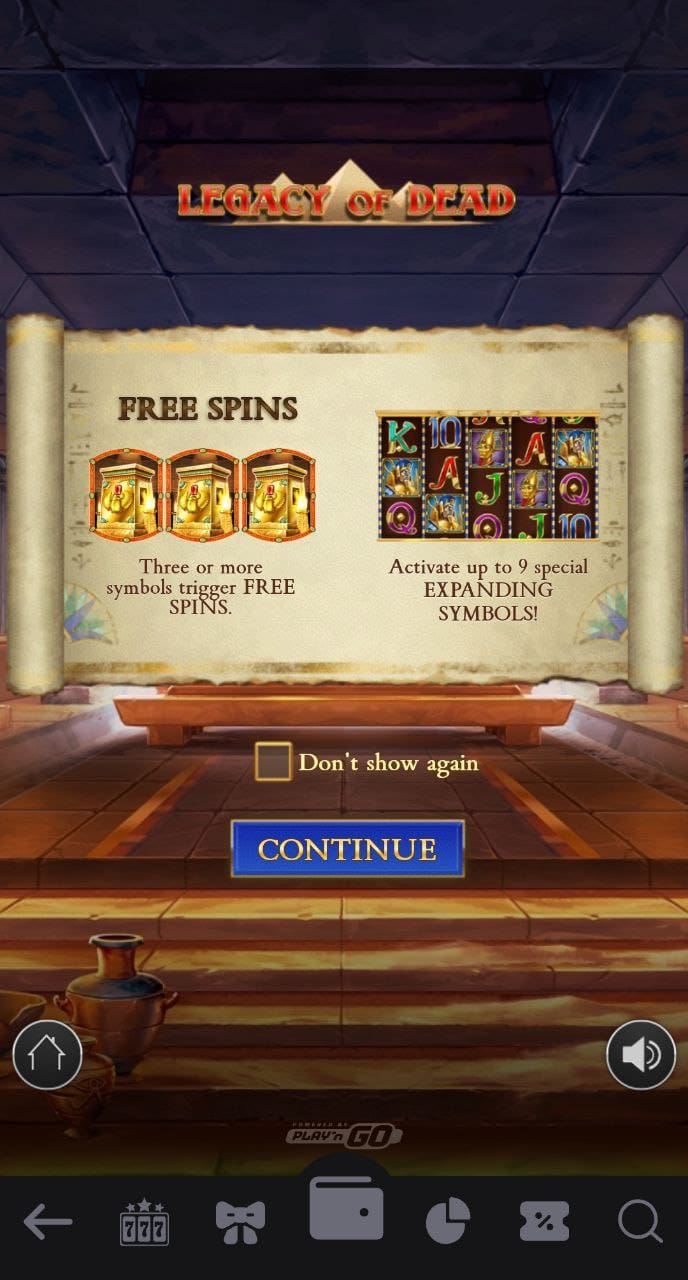Image resolution: width=688 pixels, height=1280 pixels.
Task: Tick the Don't show again checkbox
Action: coord(273,762)
